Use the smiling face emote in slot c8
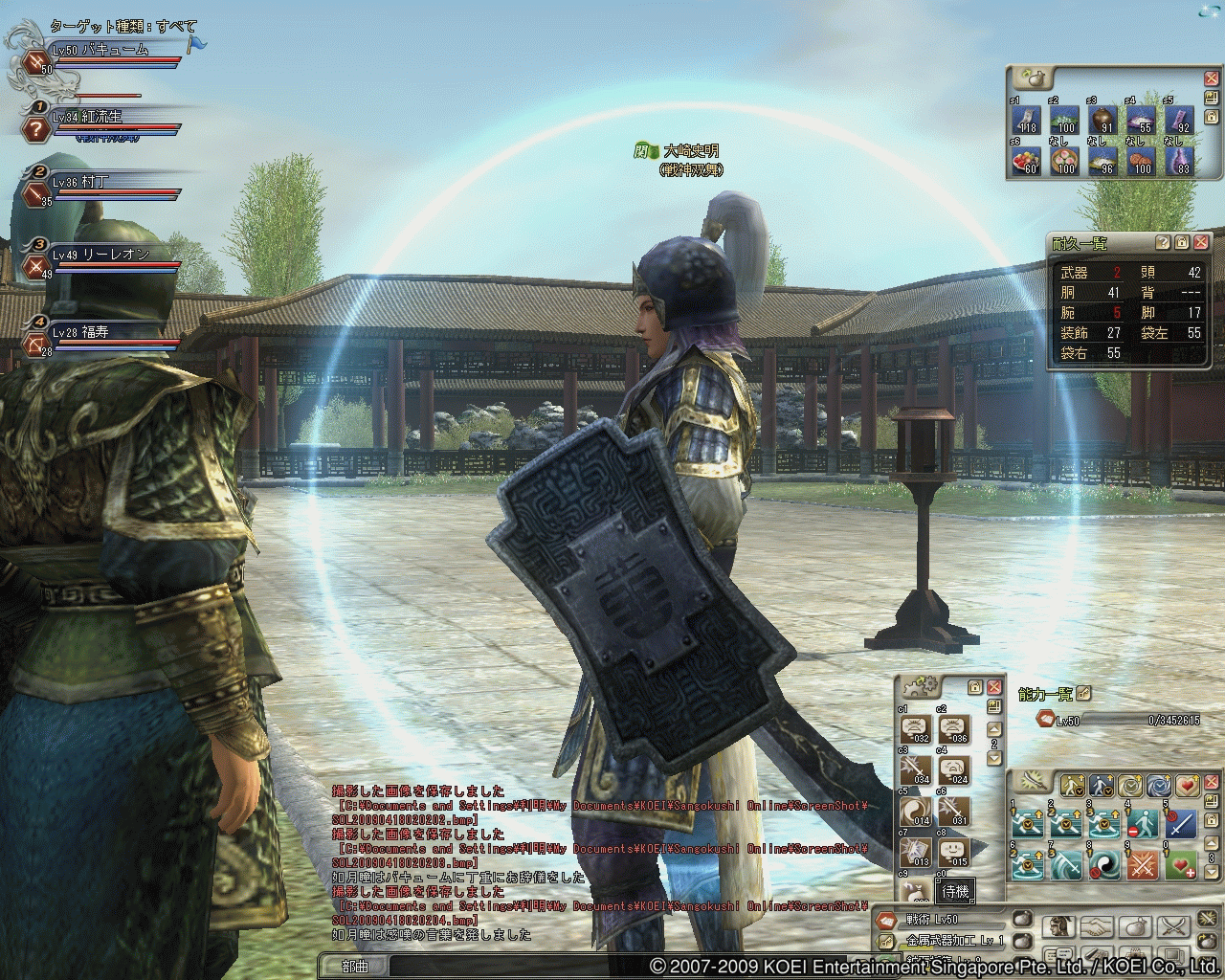 (954, 852)
